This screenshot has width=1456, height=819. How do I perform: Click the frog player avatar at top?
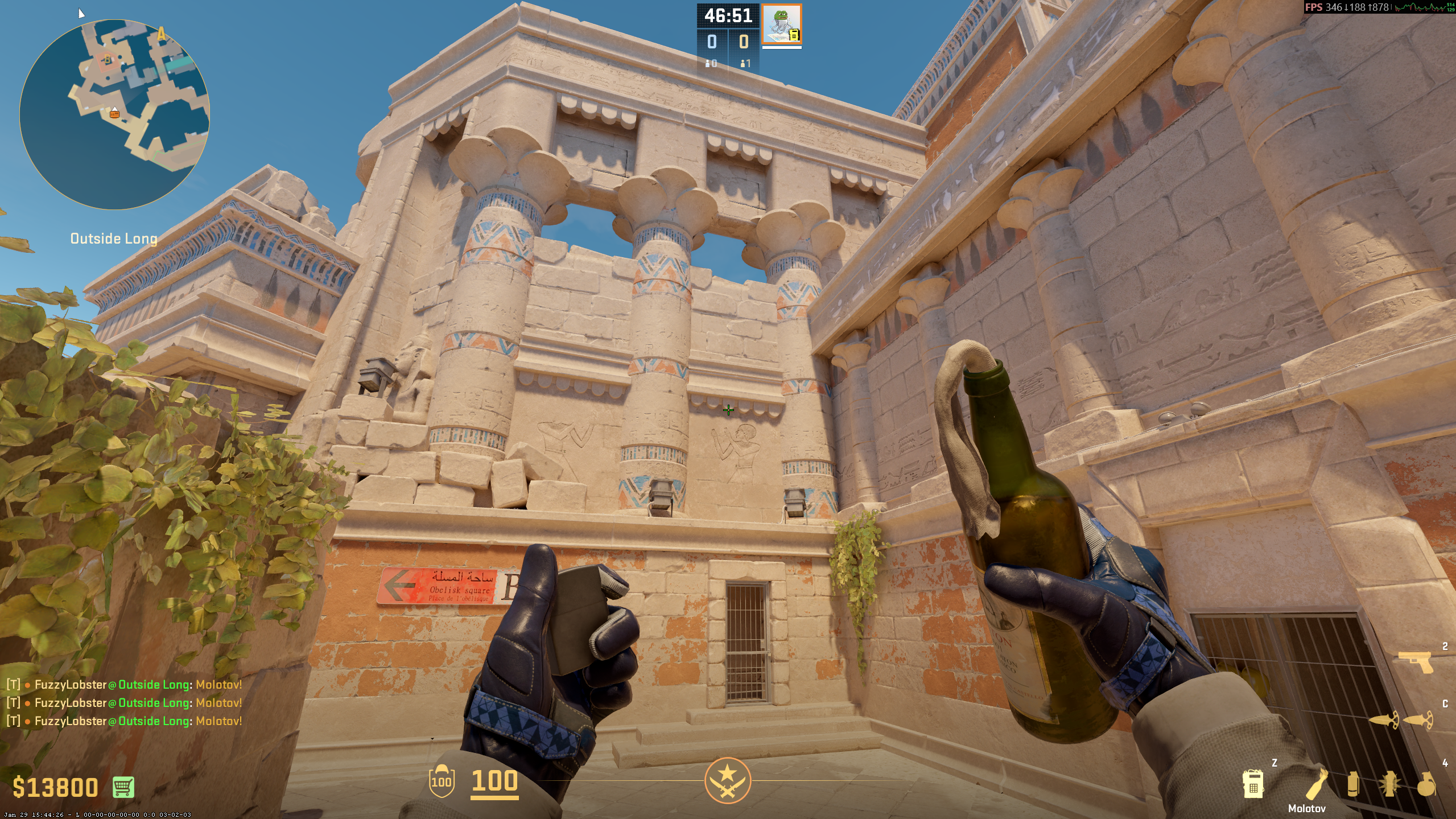782,24
